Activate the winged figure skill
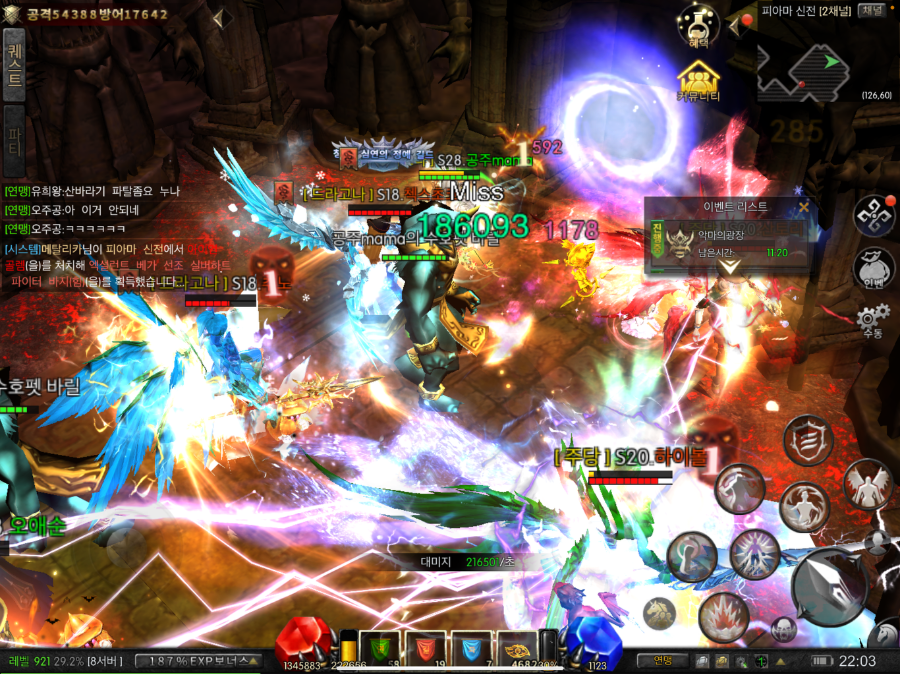Viewport: 900px width, 674px height. coord(866,484)
